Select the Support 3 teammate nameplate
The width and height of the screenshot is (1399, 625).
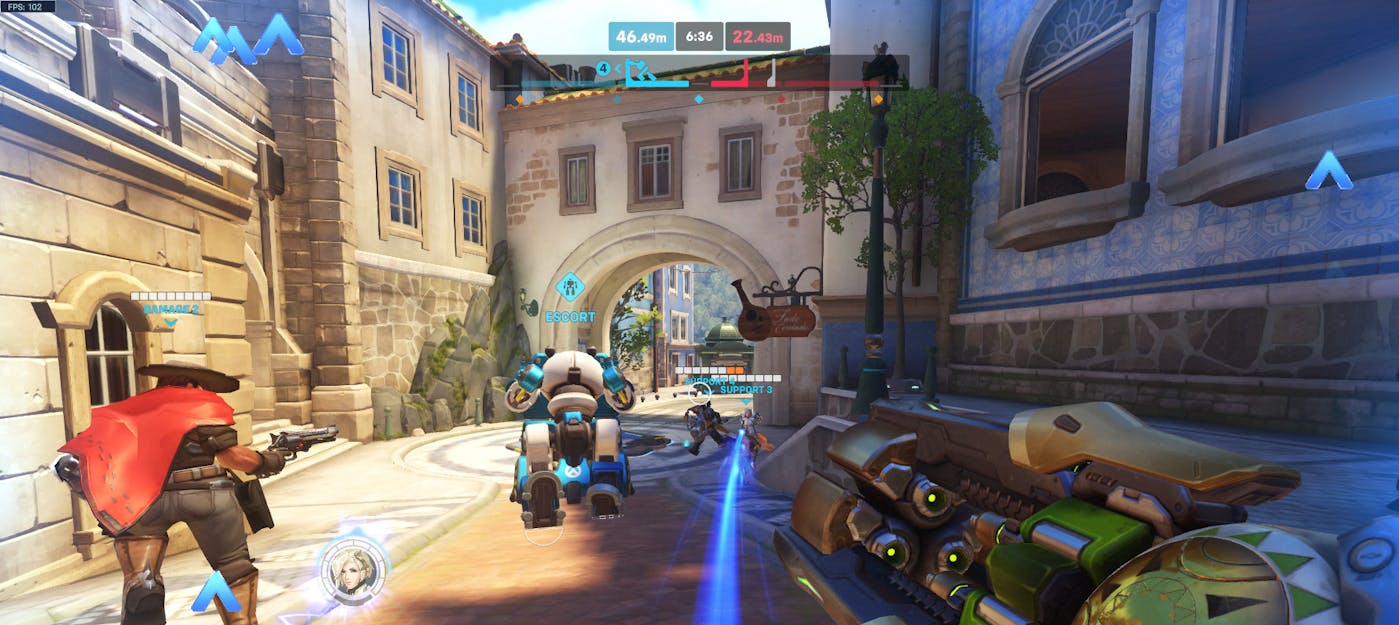[745, 389]
